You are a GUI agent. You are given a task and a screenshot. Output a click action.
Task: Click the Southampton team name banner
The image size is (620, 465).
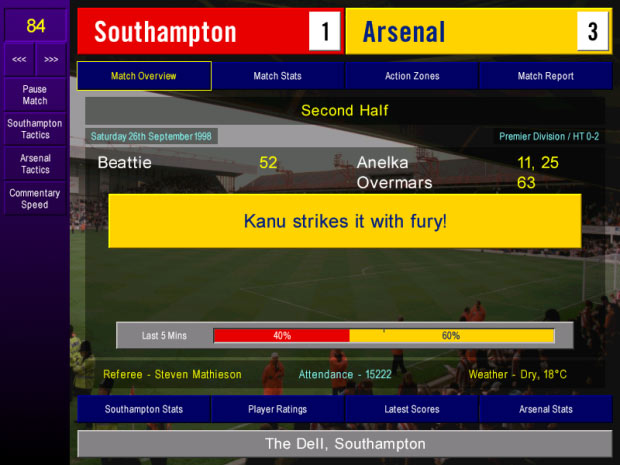[190, 32]
